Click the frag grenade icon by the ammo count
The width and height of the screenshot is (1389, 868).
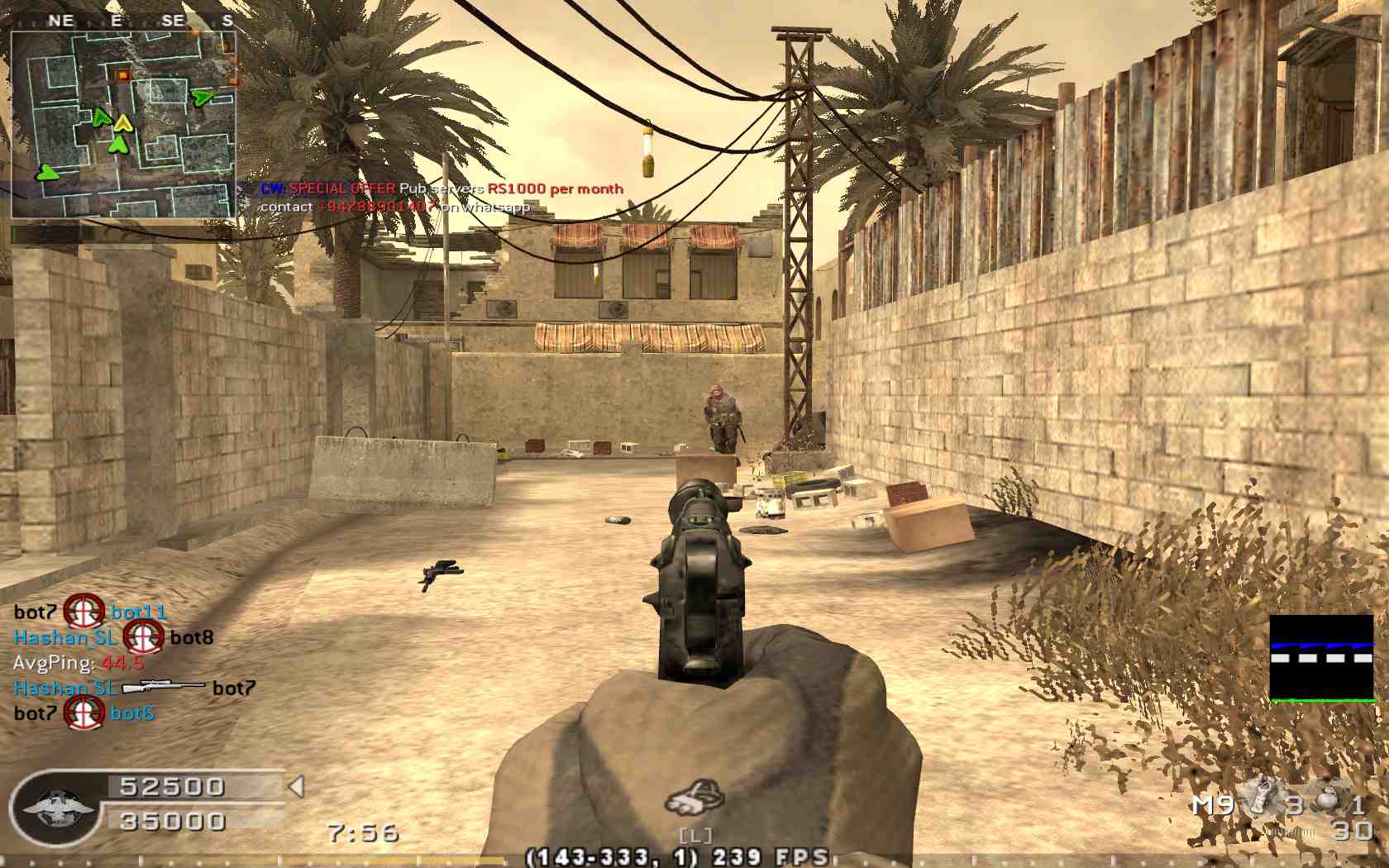tap(1327, 799)
